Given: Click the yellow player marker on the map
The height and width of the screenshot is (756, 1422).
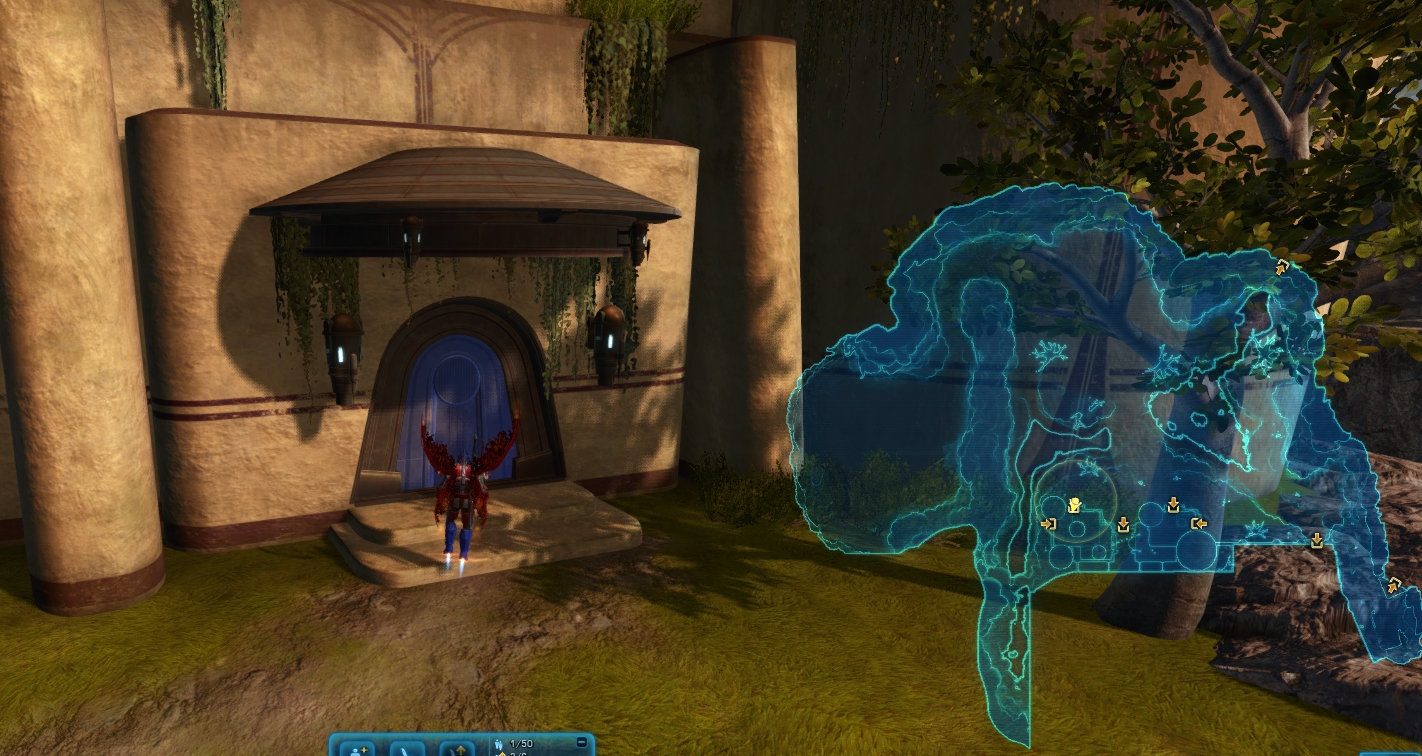Looking at the screenshot, I should point(1074,505).
